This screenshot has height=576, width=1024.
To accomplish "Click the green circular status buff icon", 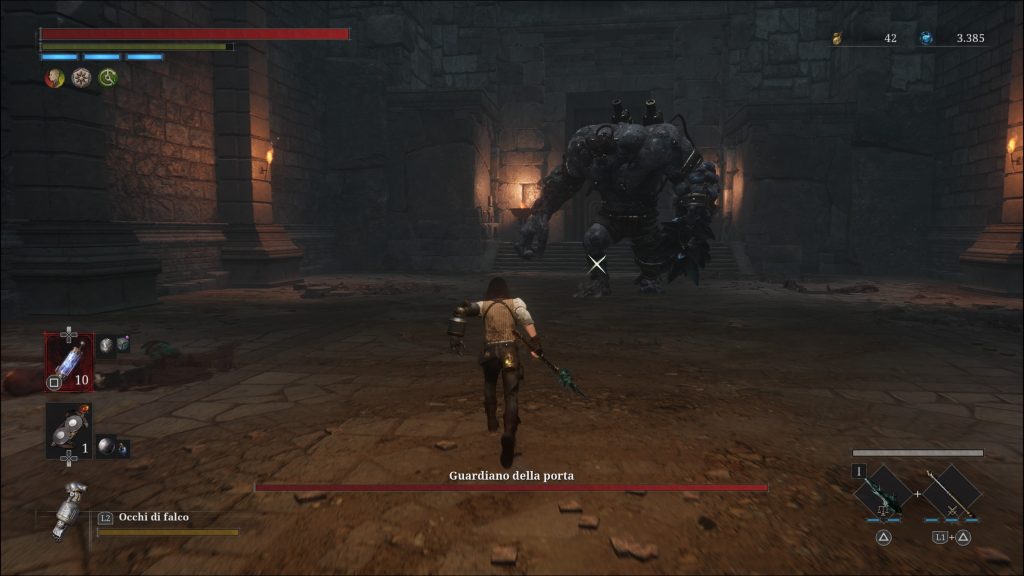I will pyautogui.click(x=108, y=78).
